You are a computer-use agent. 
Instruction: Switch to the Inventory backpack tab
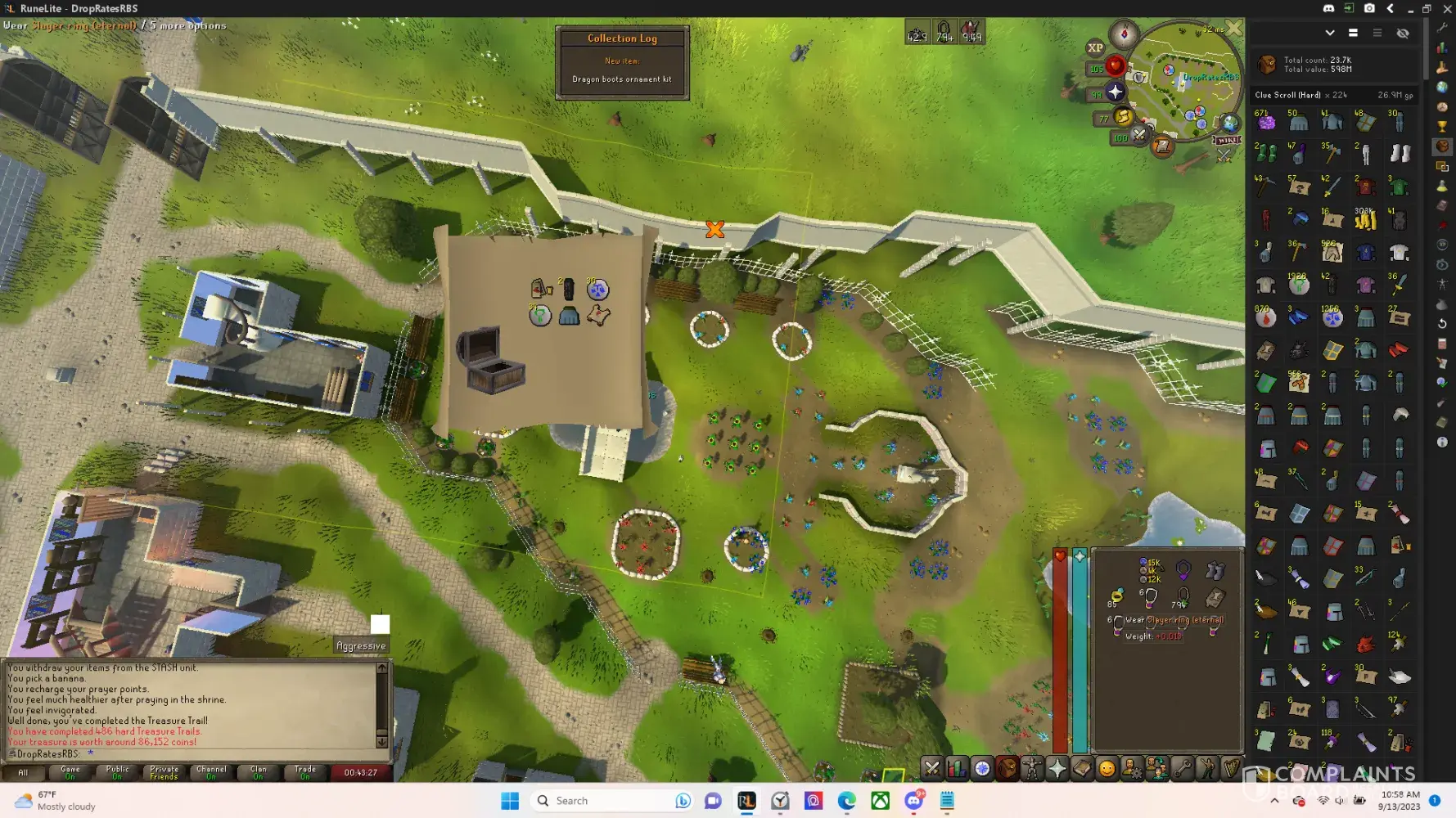(x=1007, y=768)
